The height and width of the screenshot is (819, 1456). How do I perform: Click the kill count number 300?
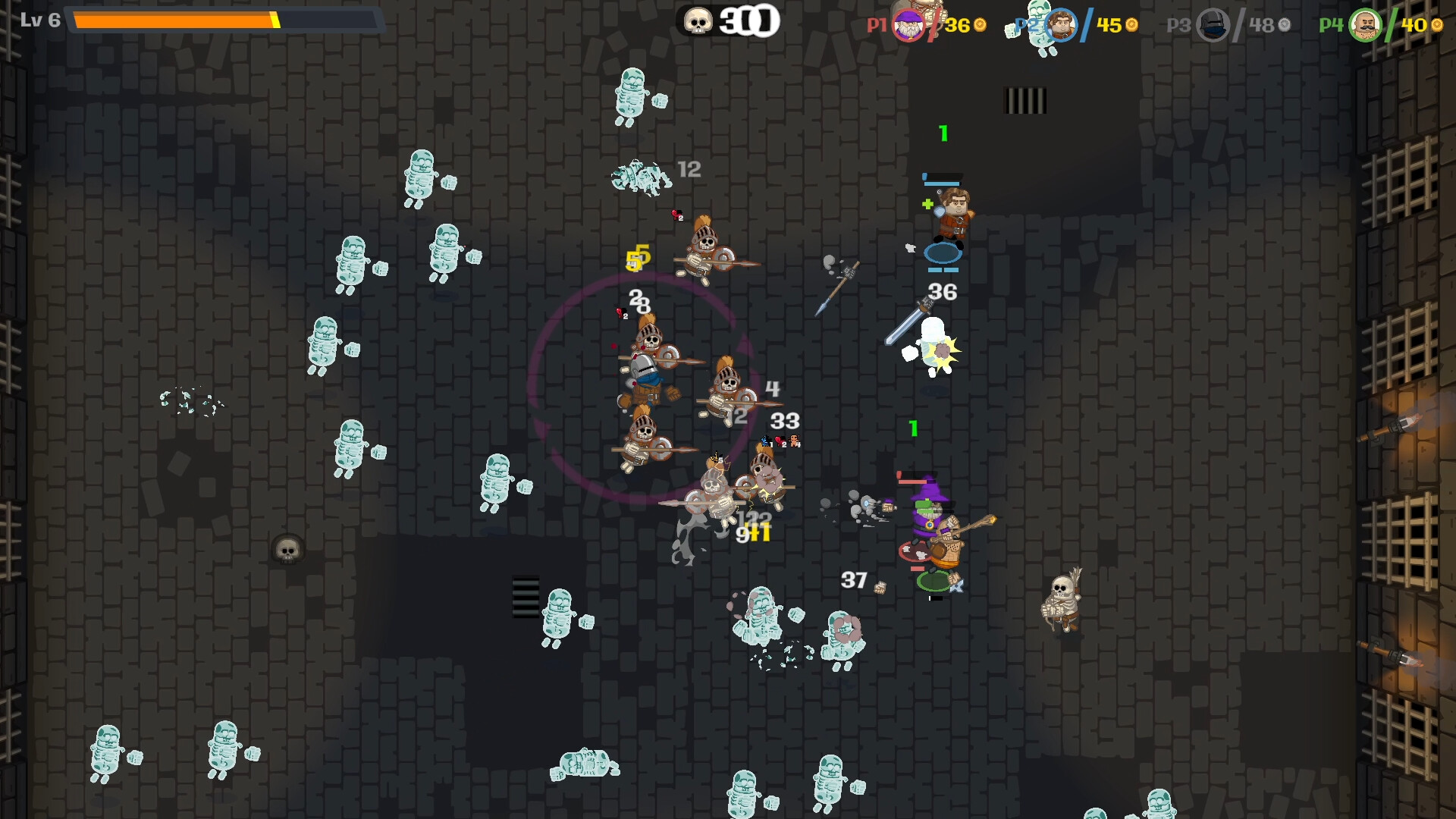746,21
